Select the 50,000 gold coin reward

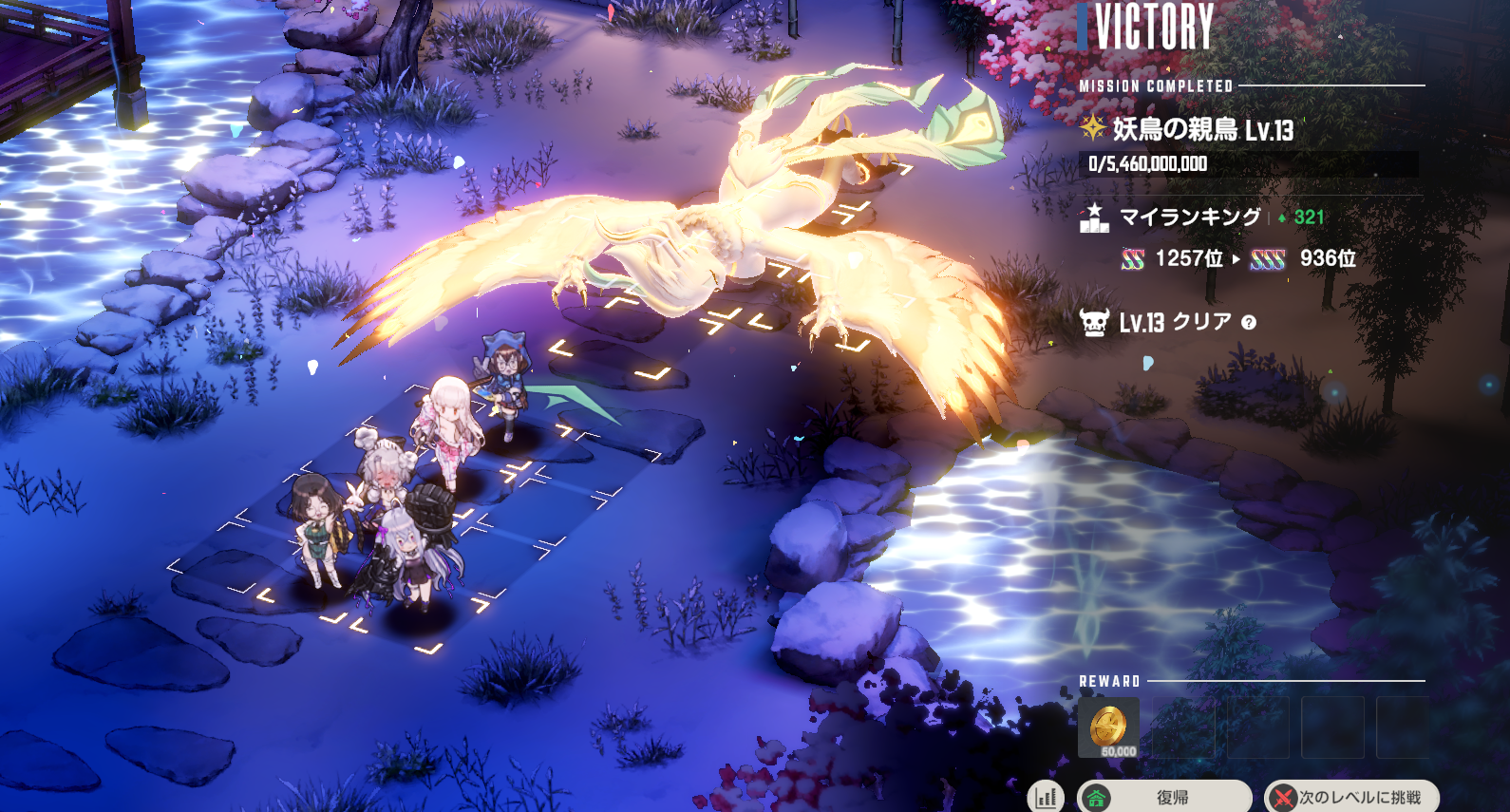click(x=1108, y=728)
